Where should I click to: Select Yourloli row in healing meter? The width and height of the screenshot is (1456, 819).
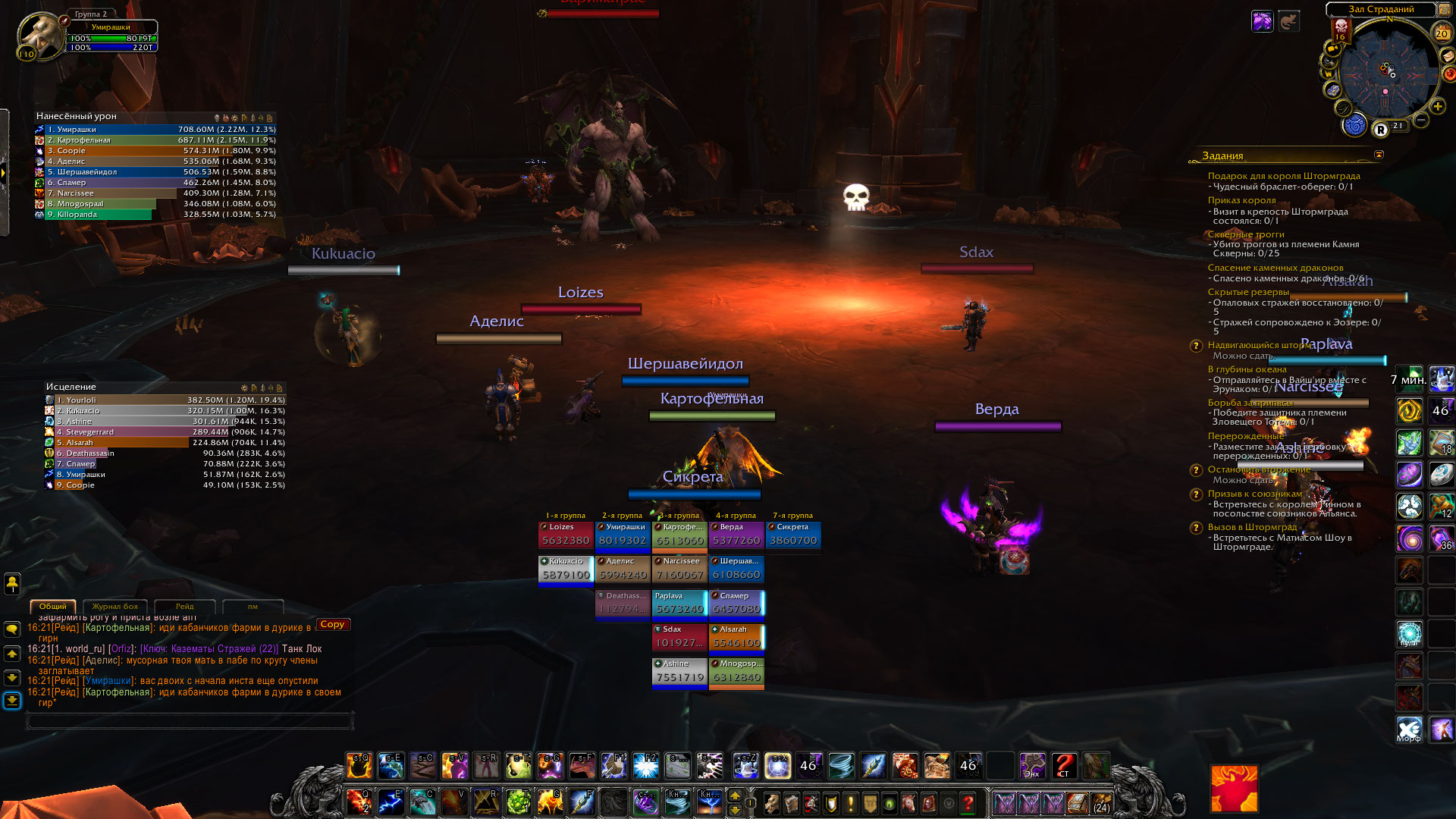(x=165, y=400)
